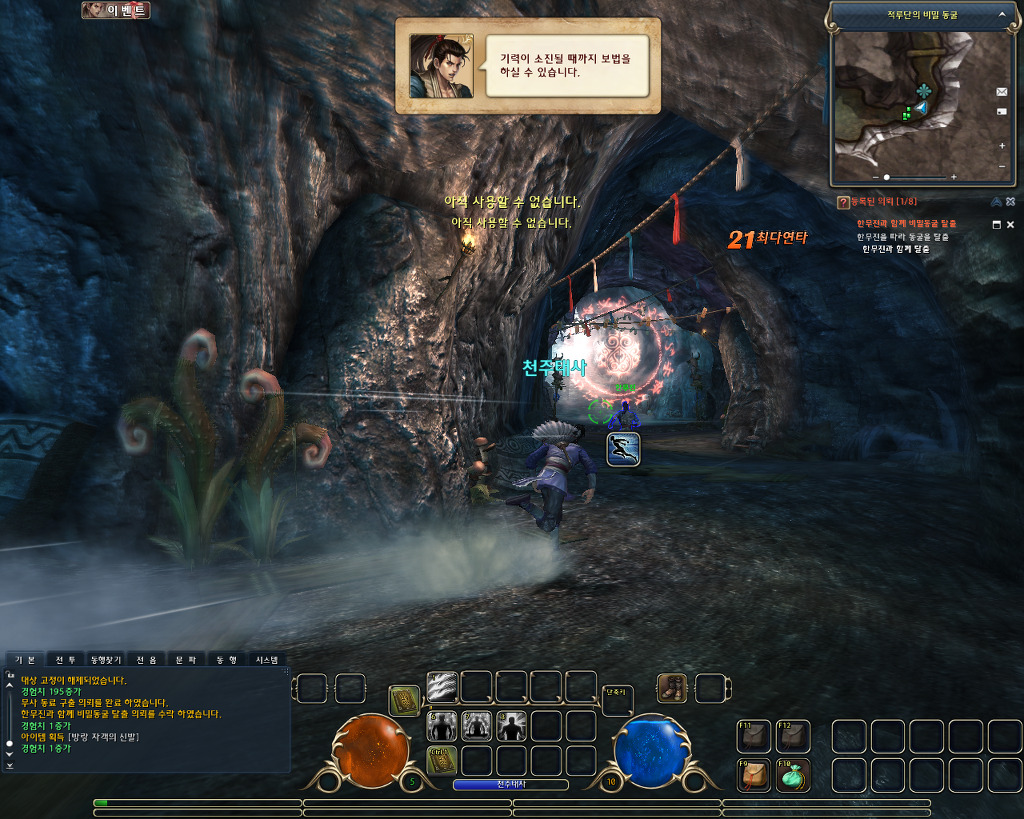Click the sword-dash skill icon near the character
This screenshot has width=1024, height=819.
[623, 449]
